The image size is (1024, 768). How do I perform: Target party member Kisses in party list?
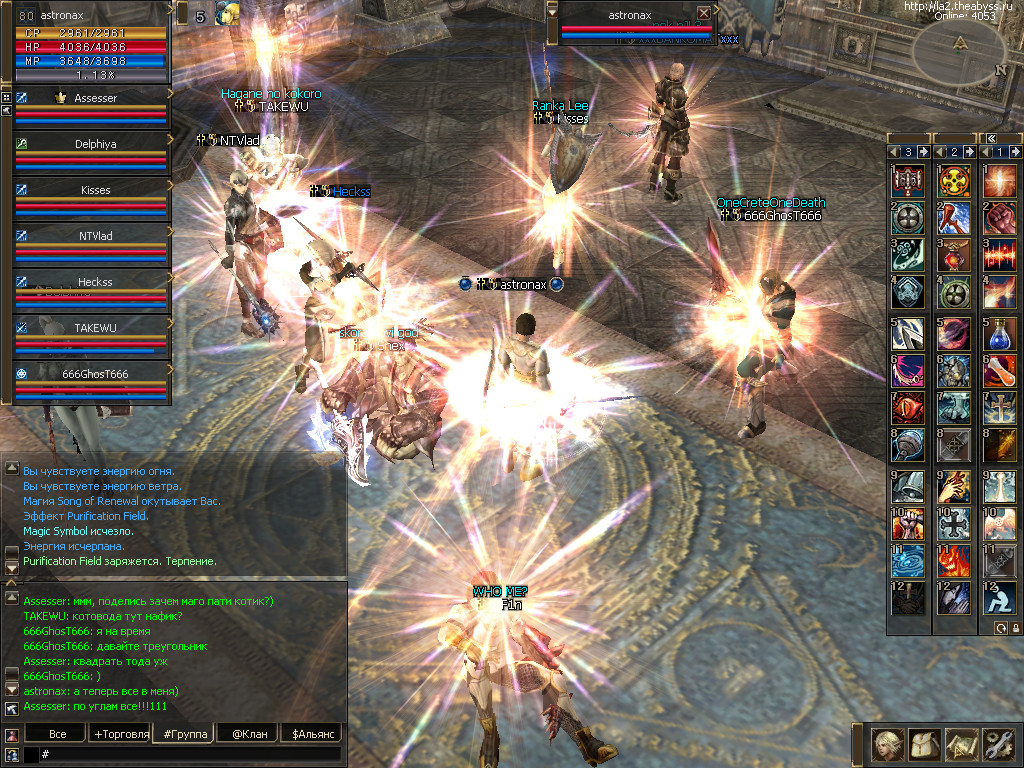pos(95,190)
